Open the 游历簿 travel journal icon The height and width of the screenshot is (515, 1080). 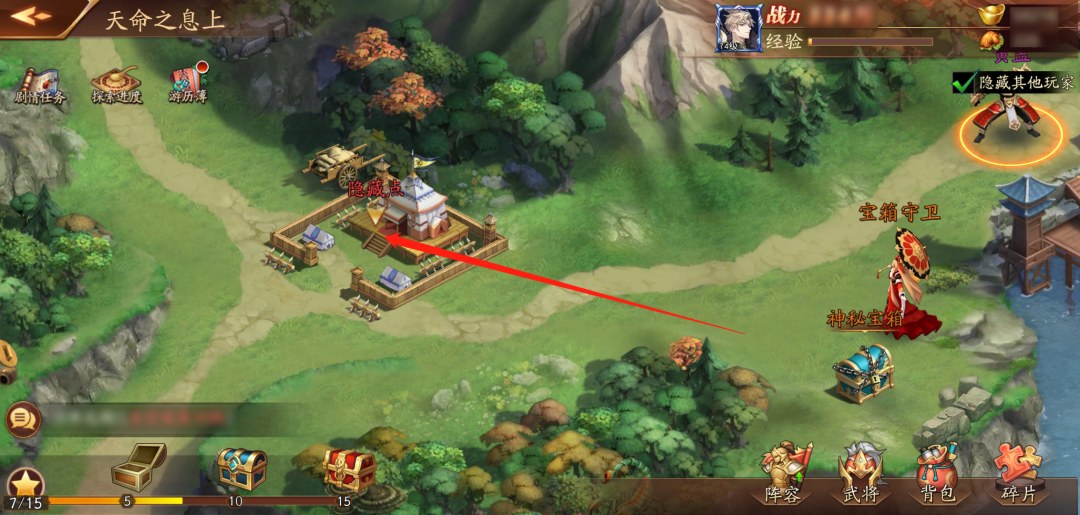187,84
